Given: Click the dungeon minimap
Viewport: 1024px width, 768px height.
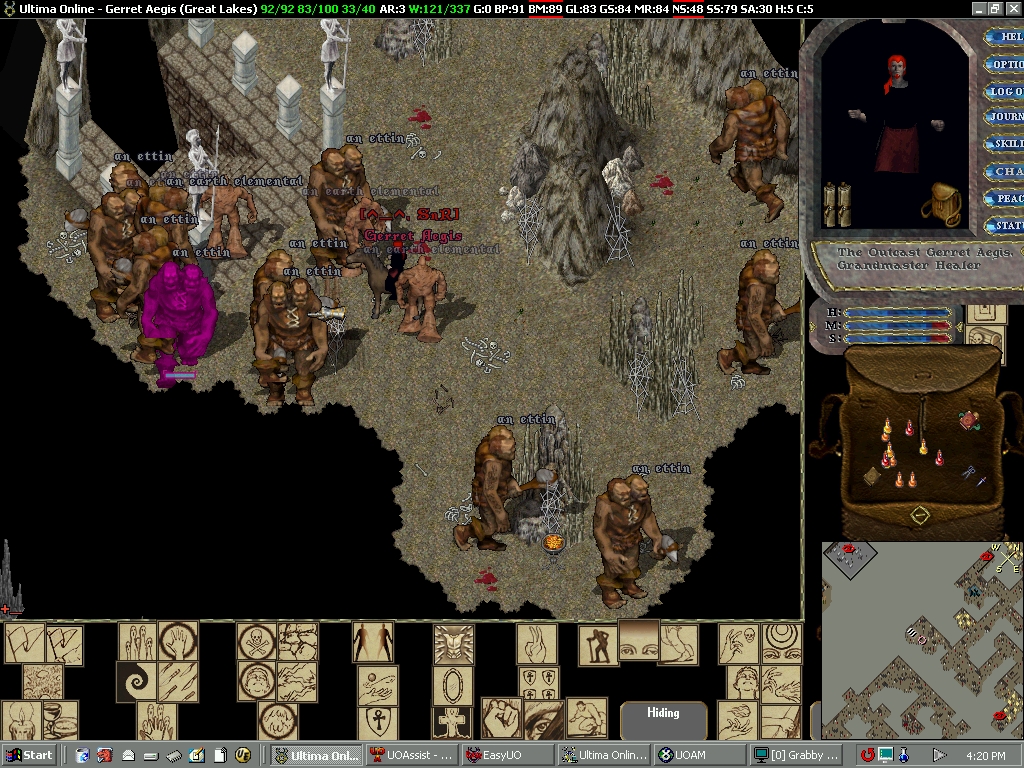Looking at the screenshot, I should pos(922,638).
